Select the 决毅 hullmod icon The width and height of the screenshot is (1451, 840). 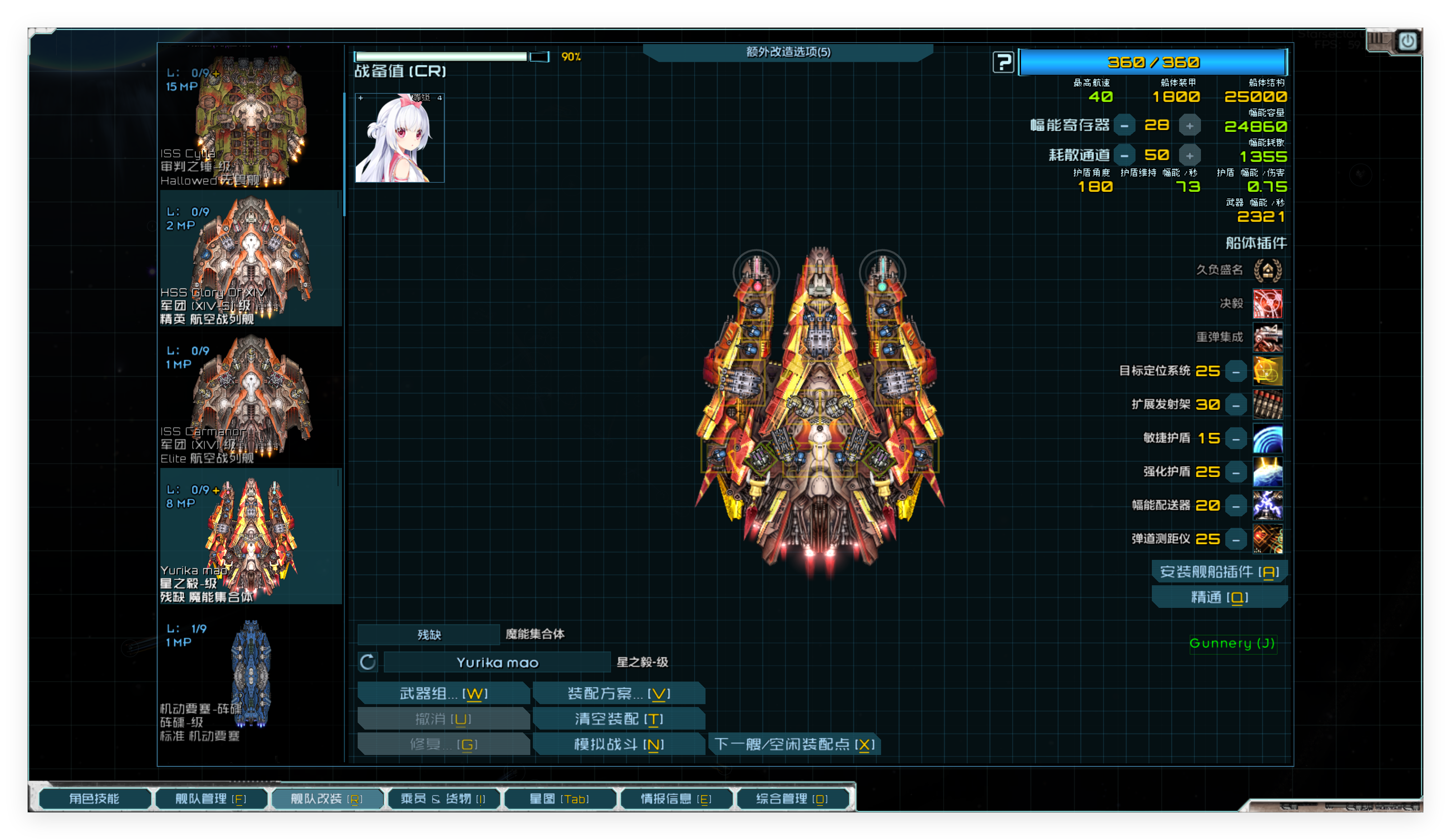[1268, 303]
